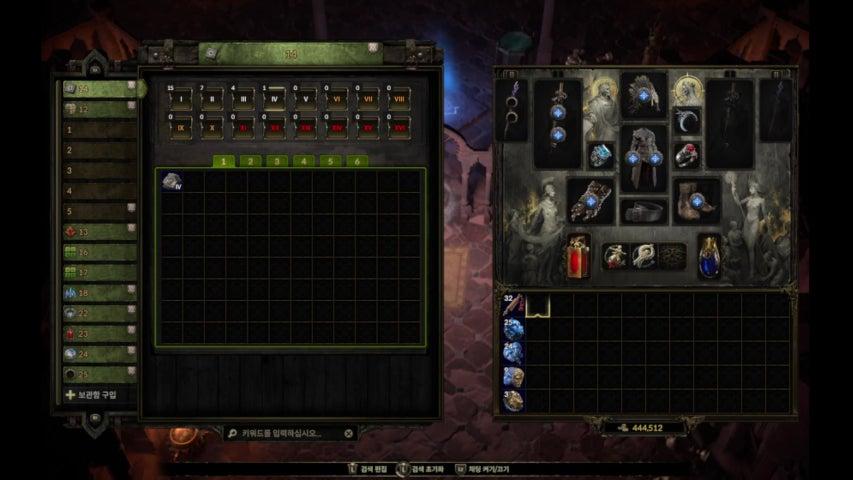Switch to stash tab 18
The image size is (853, 480).
pyautogui.click(x=99, y=293)
